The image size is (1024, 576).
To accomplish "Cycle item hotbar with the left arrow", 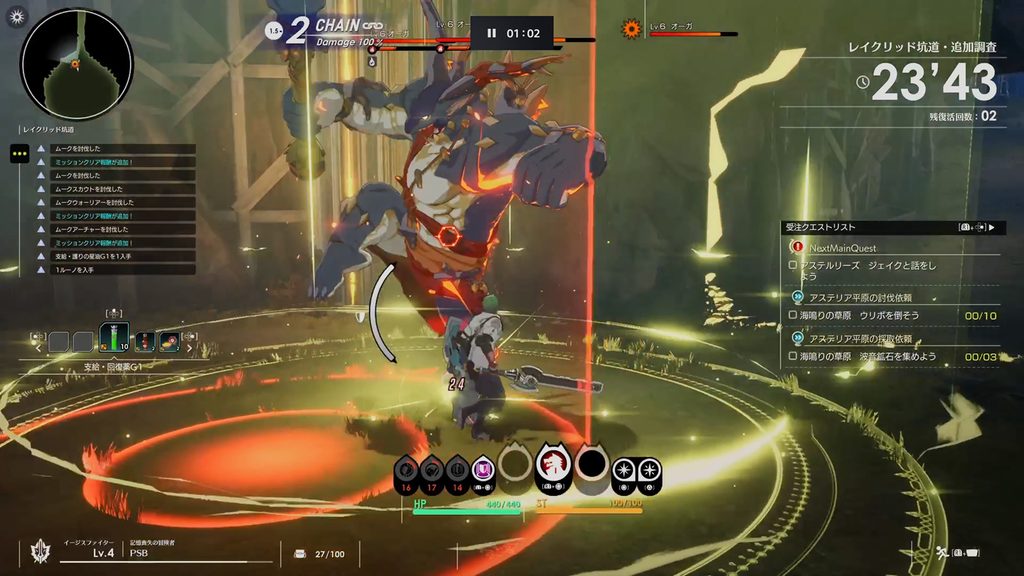I will [x=40, y=347].
